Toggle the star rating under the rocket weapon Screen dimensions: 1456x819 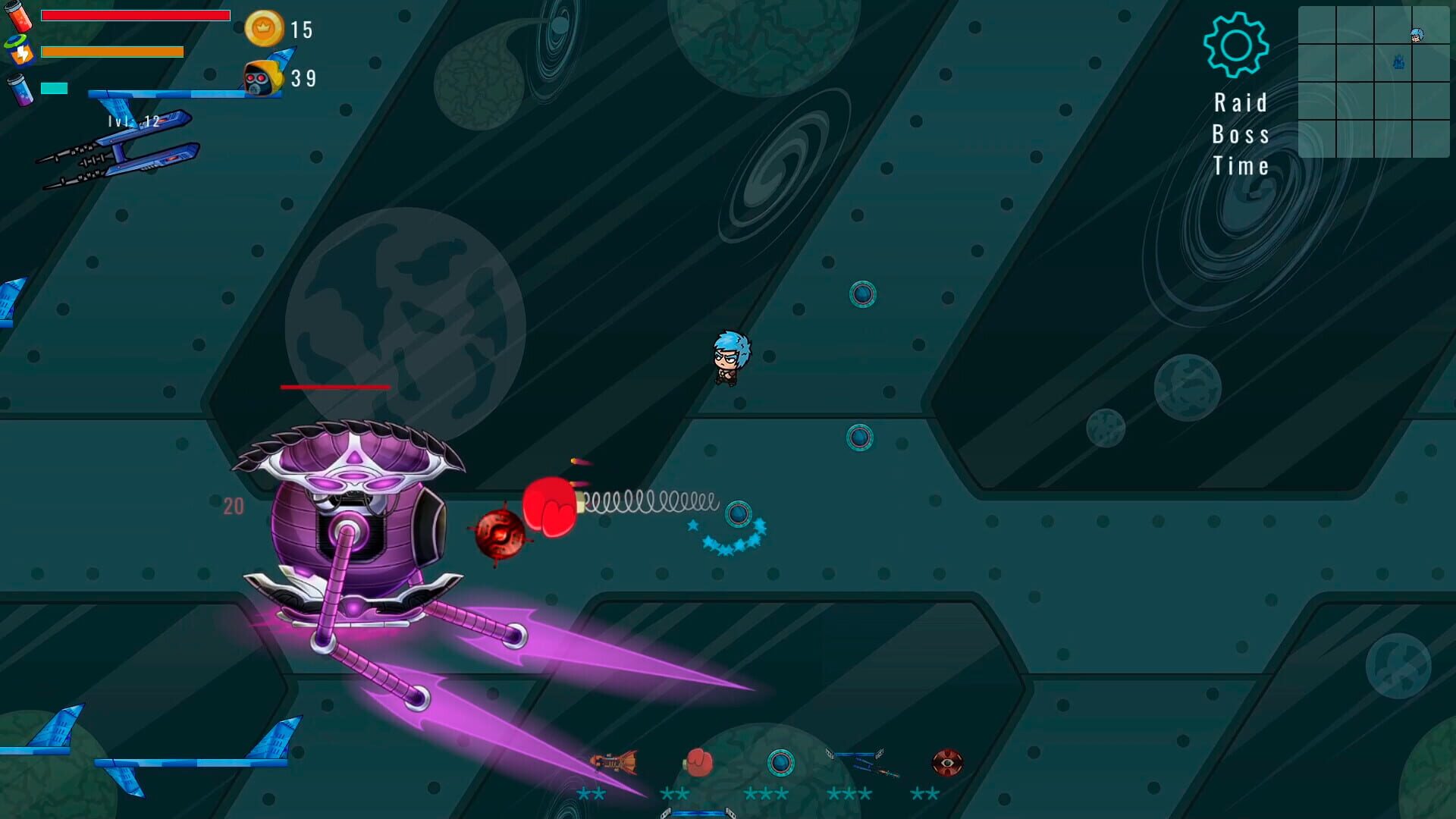[591, 795]
